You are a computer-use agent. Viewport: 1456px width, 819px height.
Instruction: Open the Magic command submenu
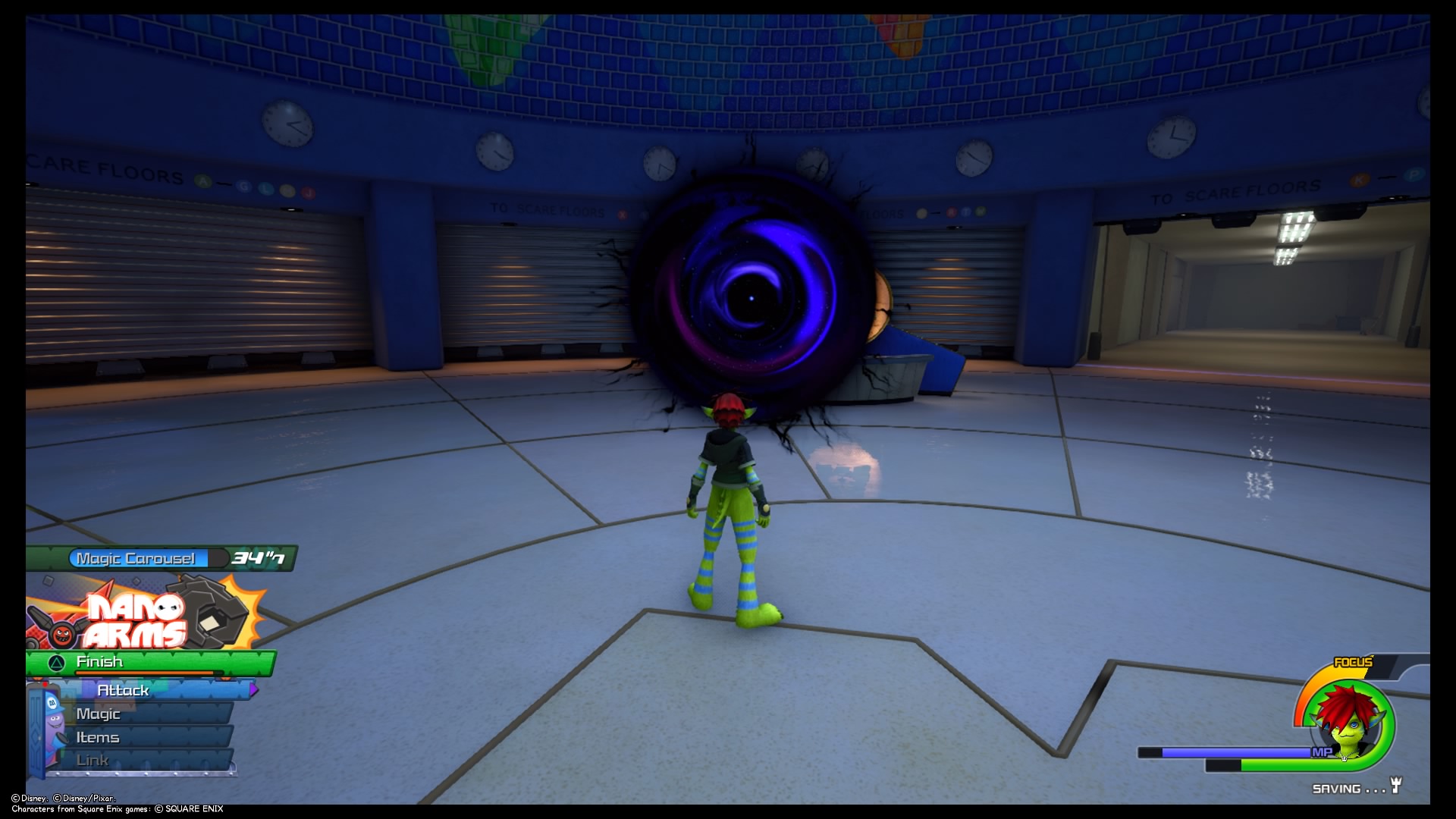[97, 714]
